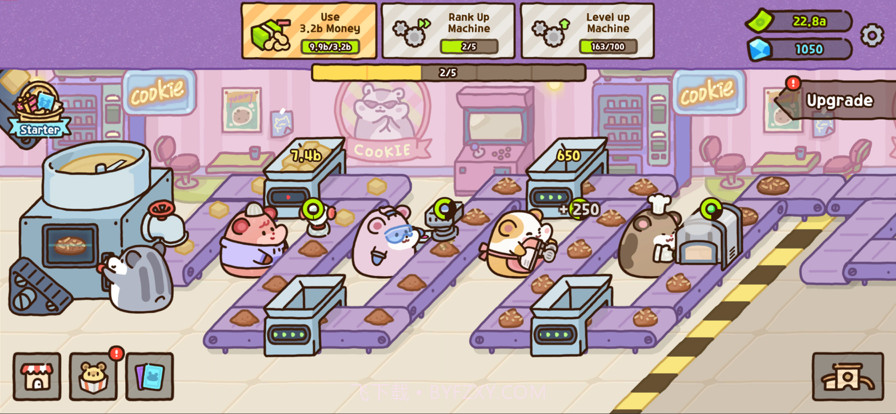The height and width of the screenshot is (414, 896).
Task: Open the Rank Up Machine quest
Action: point(448,30)
